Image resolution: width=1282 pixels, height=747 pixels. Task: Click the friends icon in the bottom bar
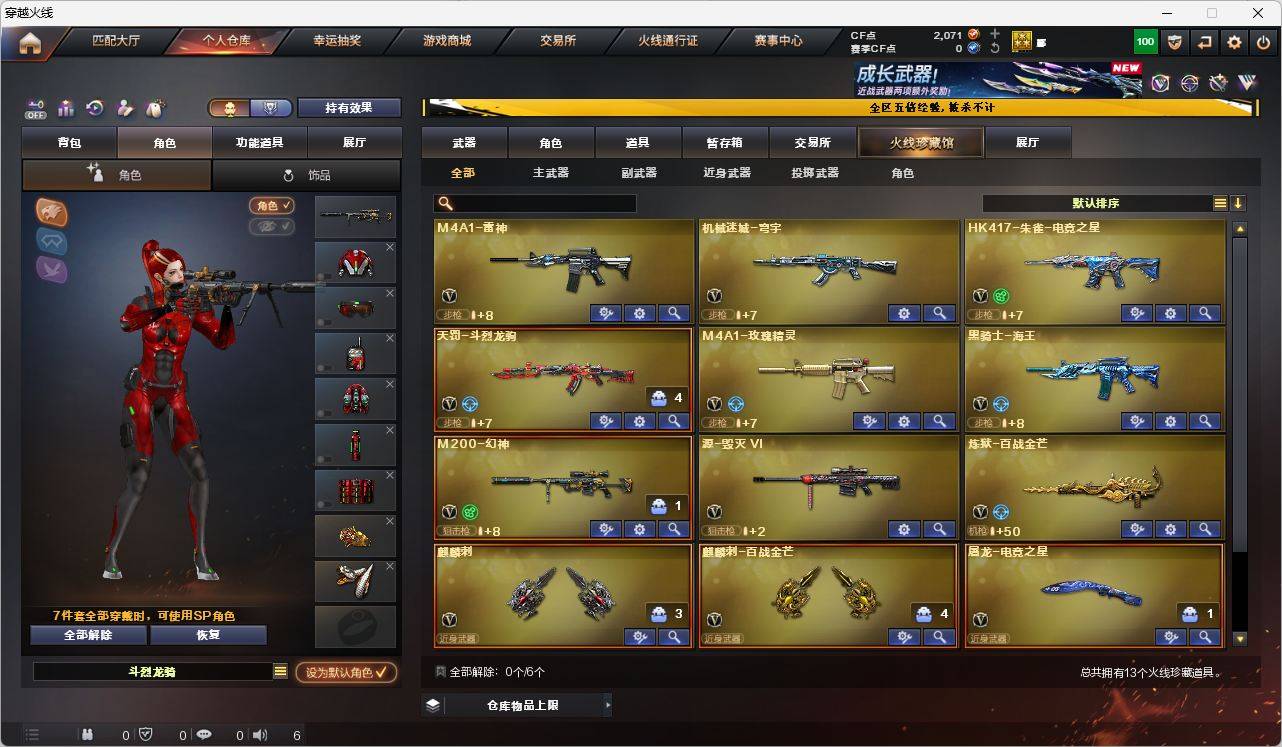click(x=88, y=735)
